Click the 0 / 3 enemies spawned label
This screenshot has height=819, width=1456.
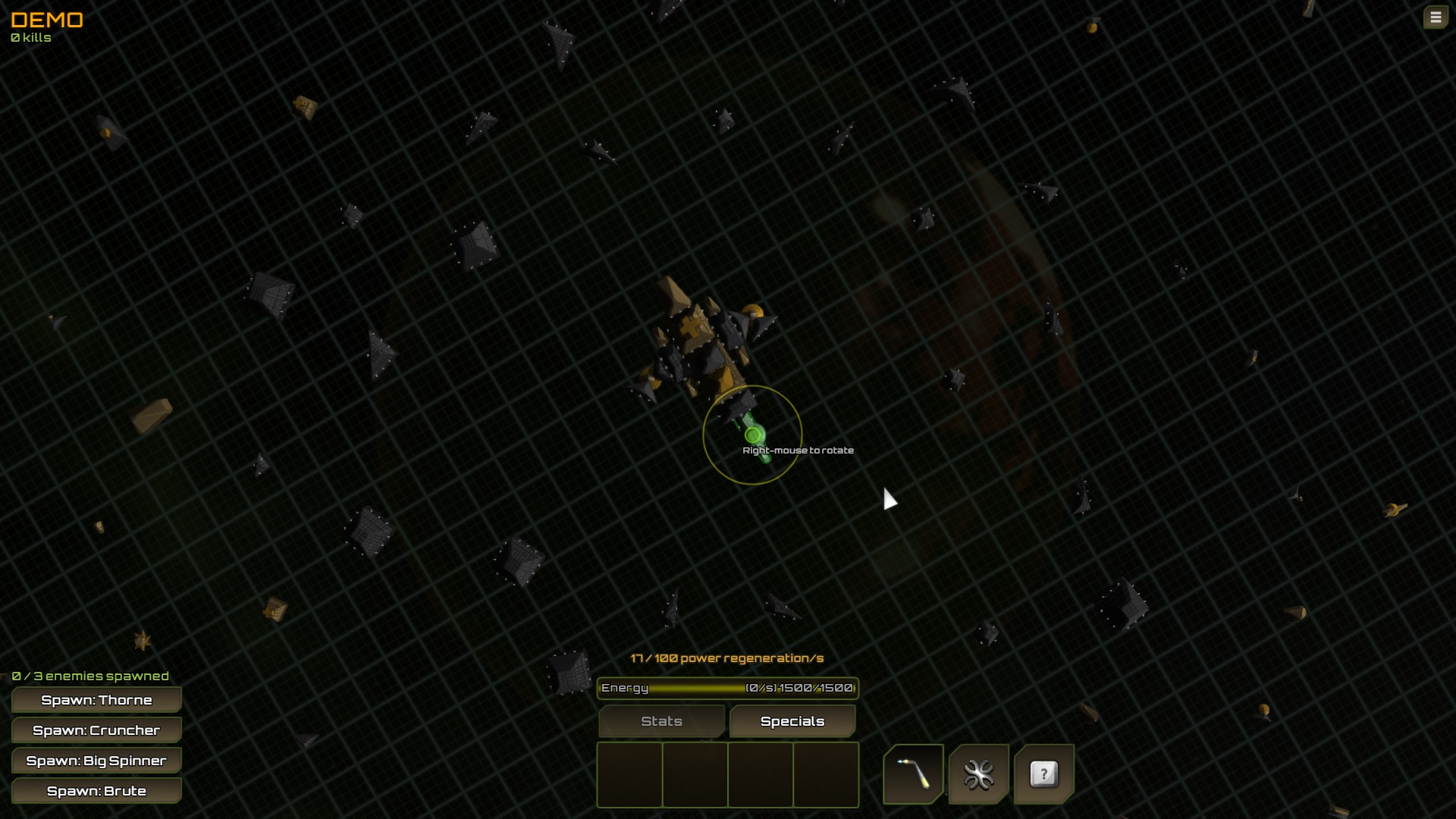pos(89,675)
